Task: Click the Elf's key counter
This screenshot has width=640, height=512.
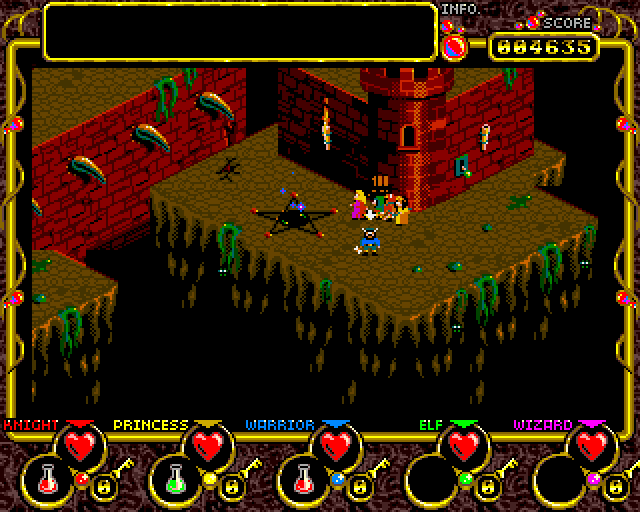Action: 486,487
